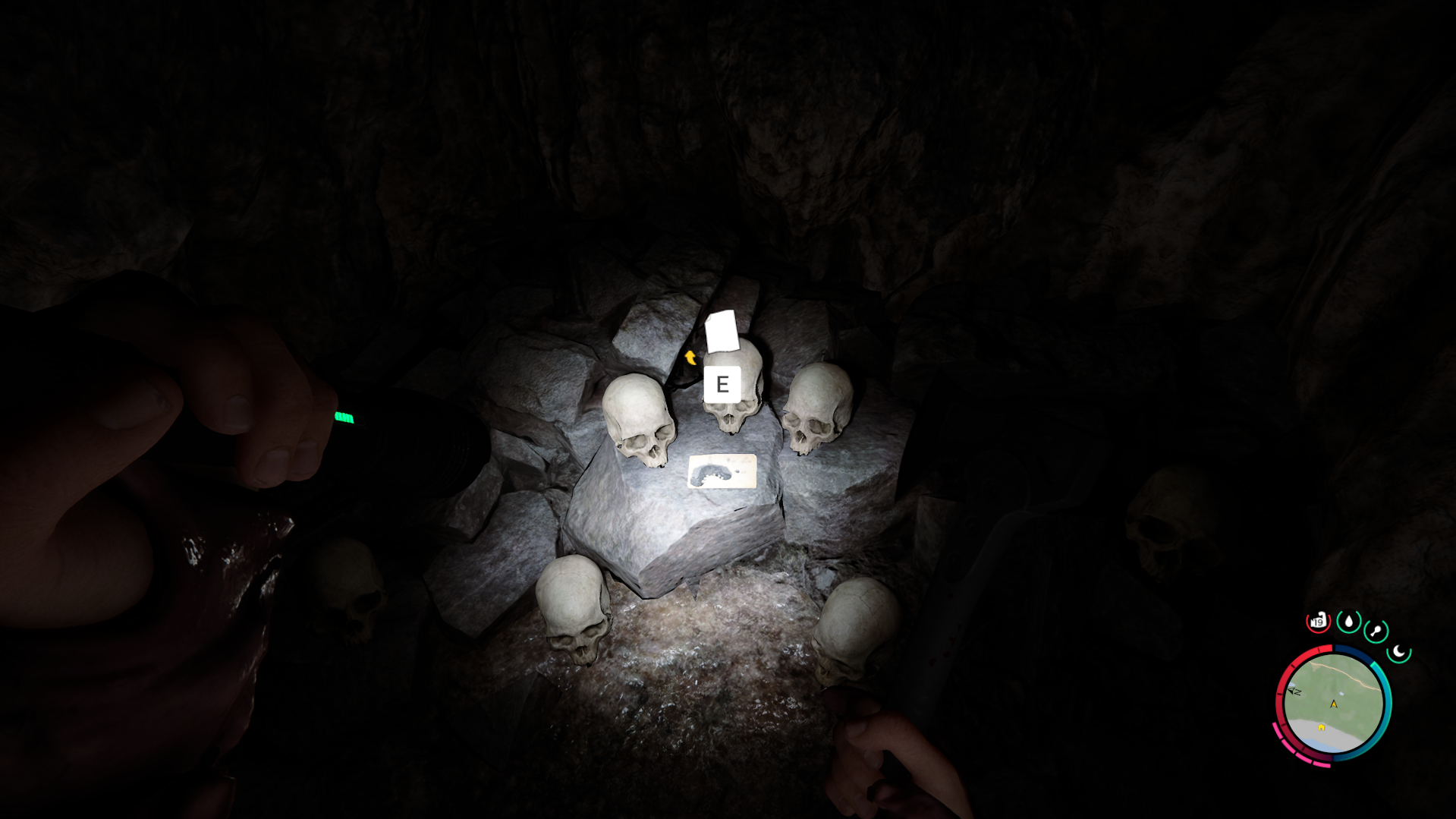Click the water drop hydration icon
1456x819 pixels.
click(1349, 622)
